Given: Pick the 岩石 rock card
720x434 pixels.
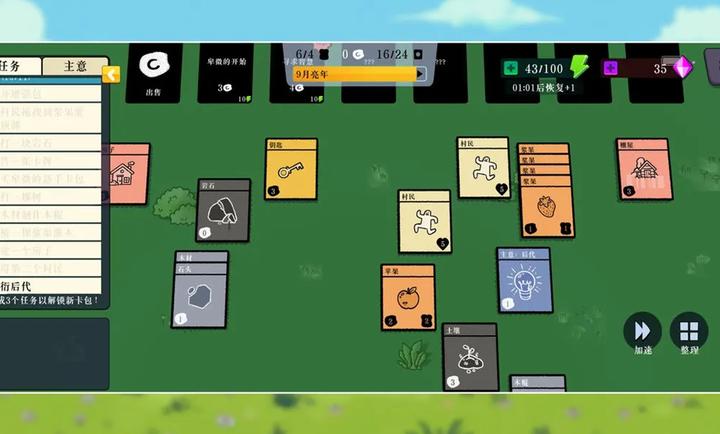Looking at the screenshot, I should (222, 210).
